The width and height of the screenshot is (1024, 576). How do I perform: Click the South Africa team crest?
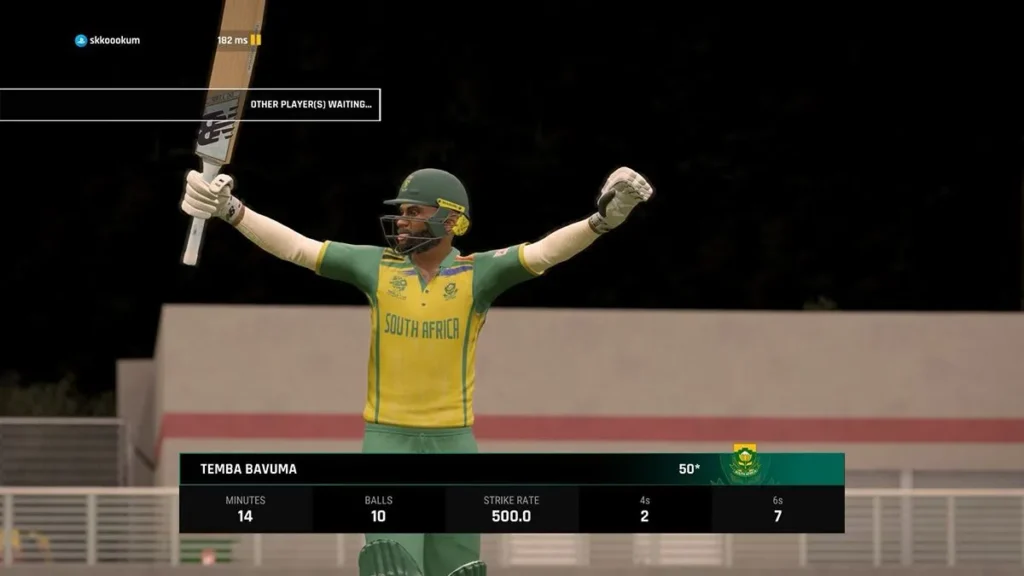pyautogui.click(x=744, y=462)
